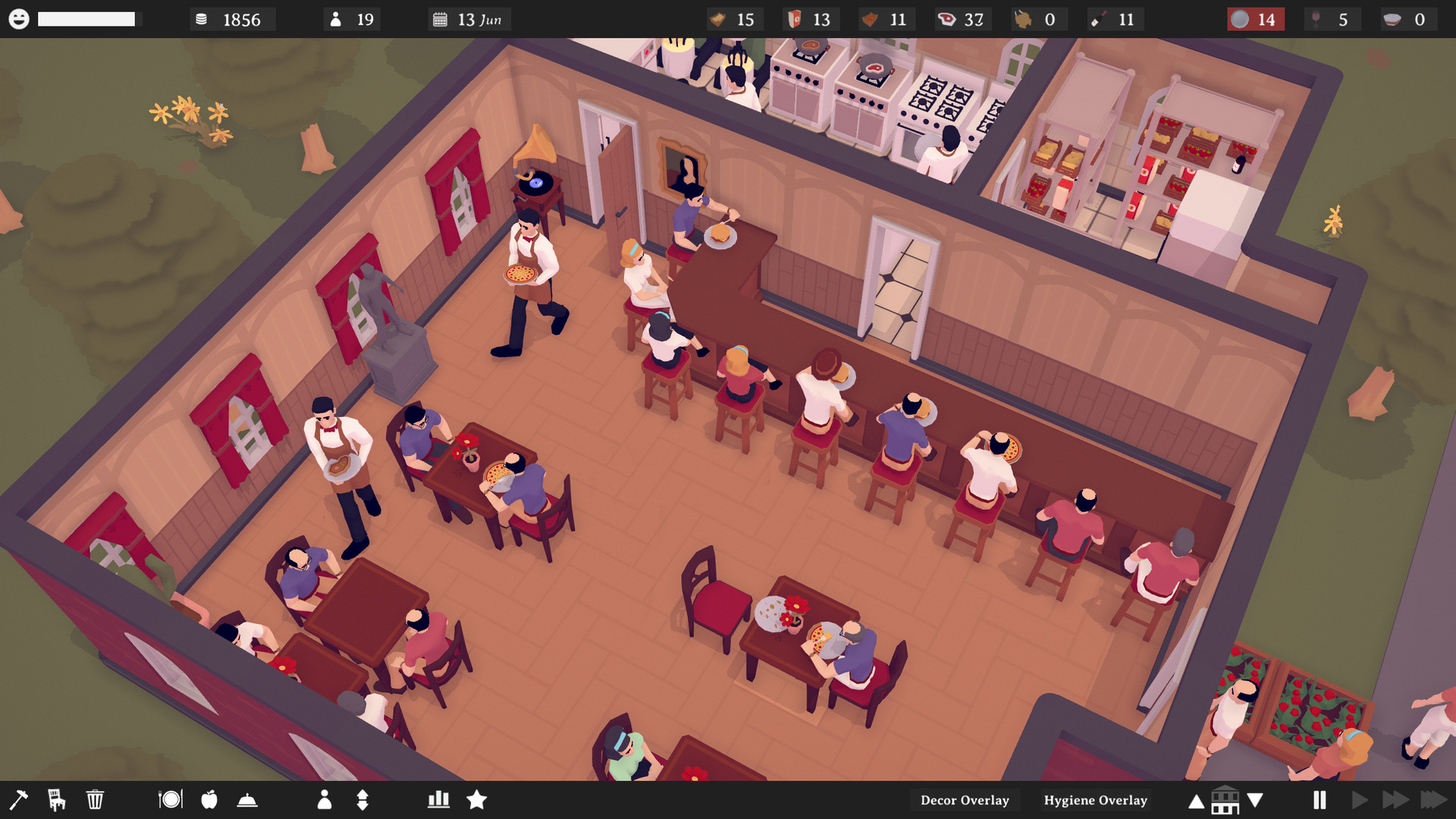View the coin balance of 1856
Viewport: 1456px width, 819px height.
click(232, 19)
